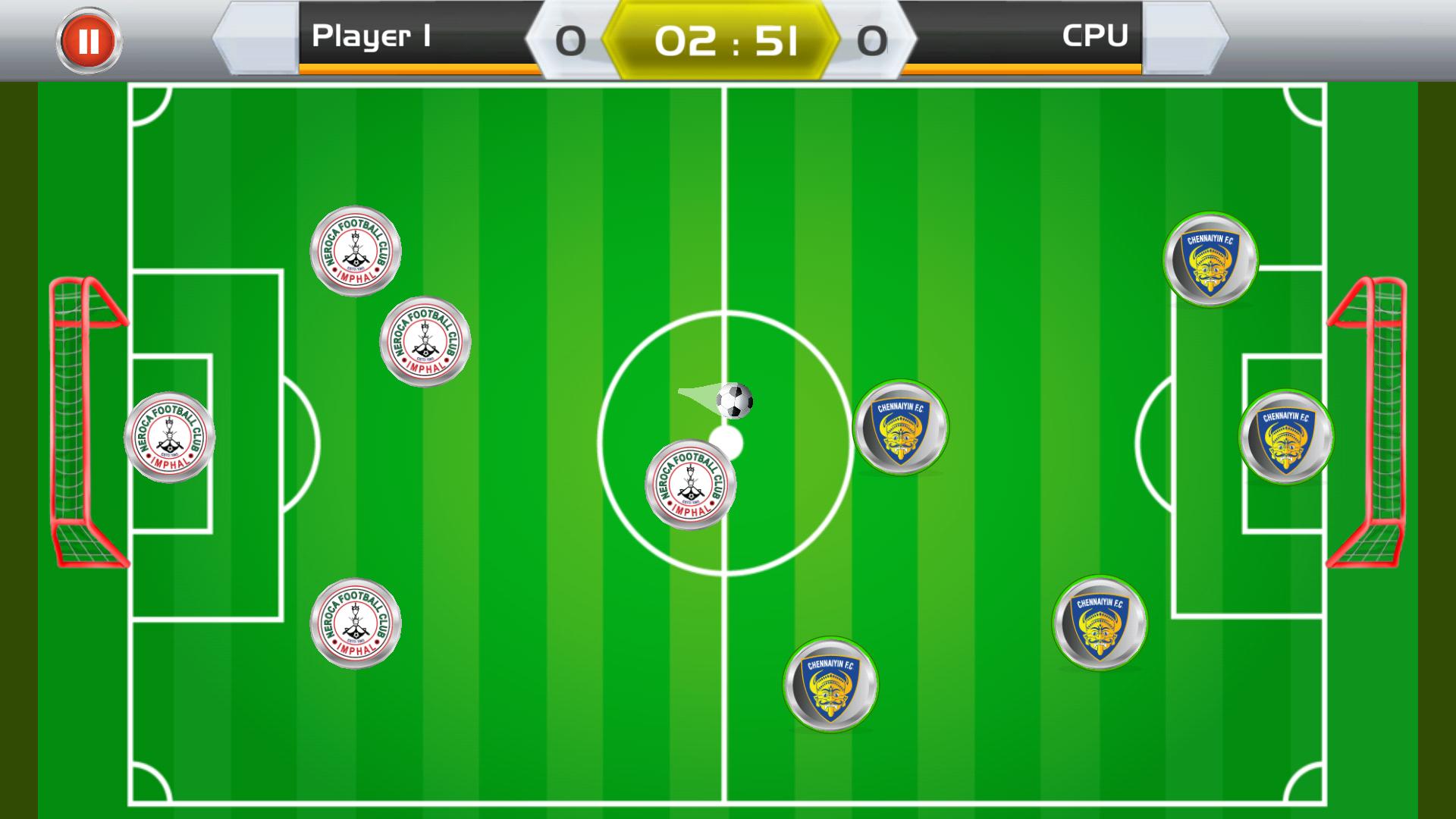Click the Player 1 name banner
This screenshot has width=1456, height=819.
[372, 36]
